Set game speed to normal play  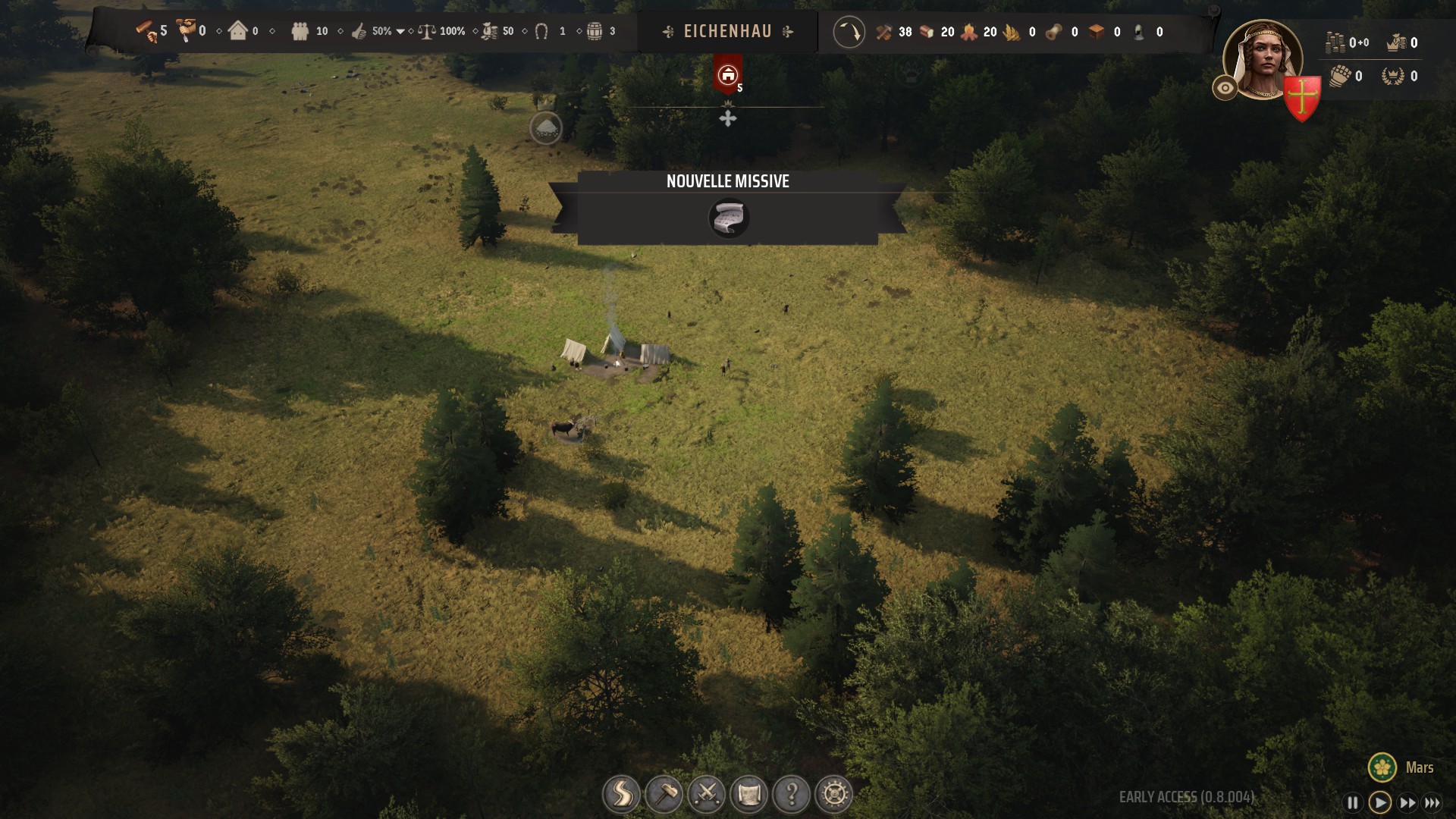pyautogui.click(x=1380, y=802)
